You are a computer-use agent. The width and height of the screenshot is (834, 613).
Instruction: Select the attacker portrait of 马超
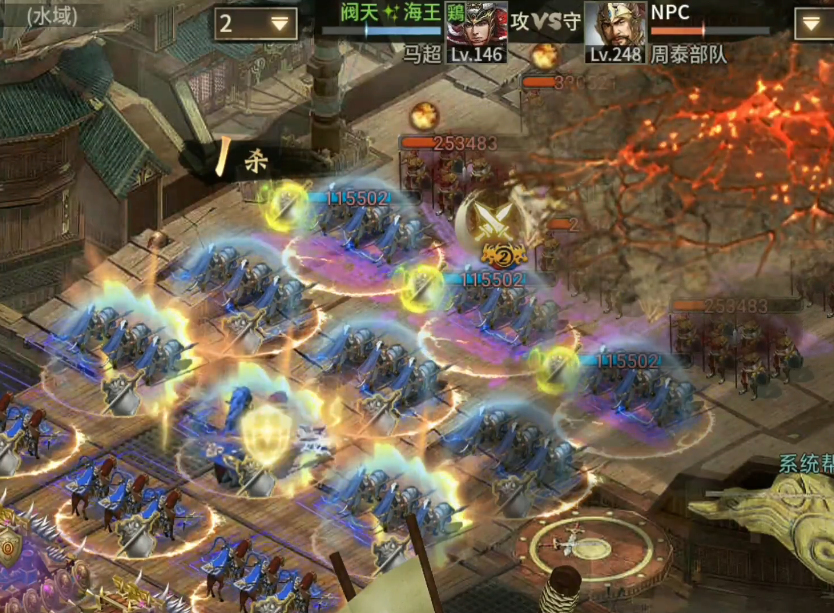pyautogui.click(x=476, y=28)
